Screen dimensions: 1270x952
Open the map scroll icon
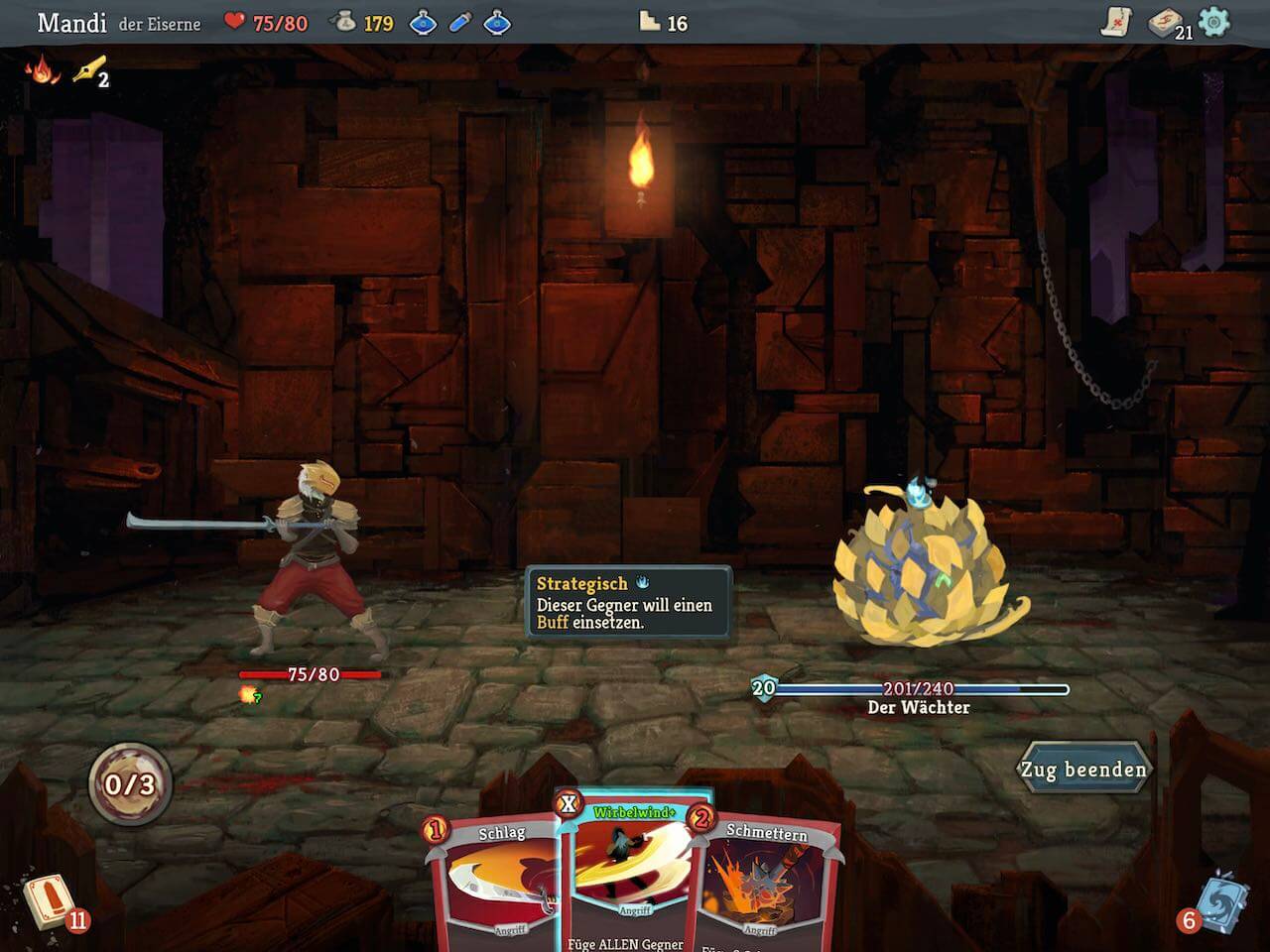[x=1117, y=22]
